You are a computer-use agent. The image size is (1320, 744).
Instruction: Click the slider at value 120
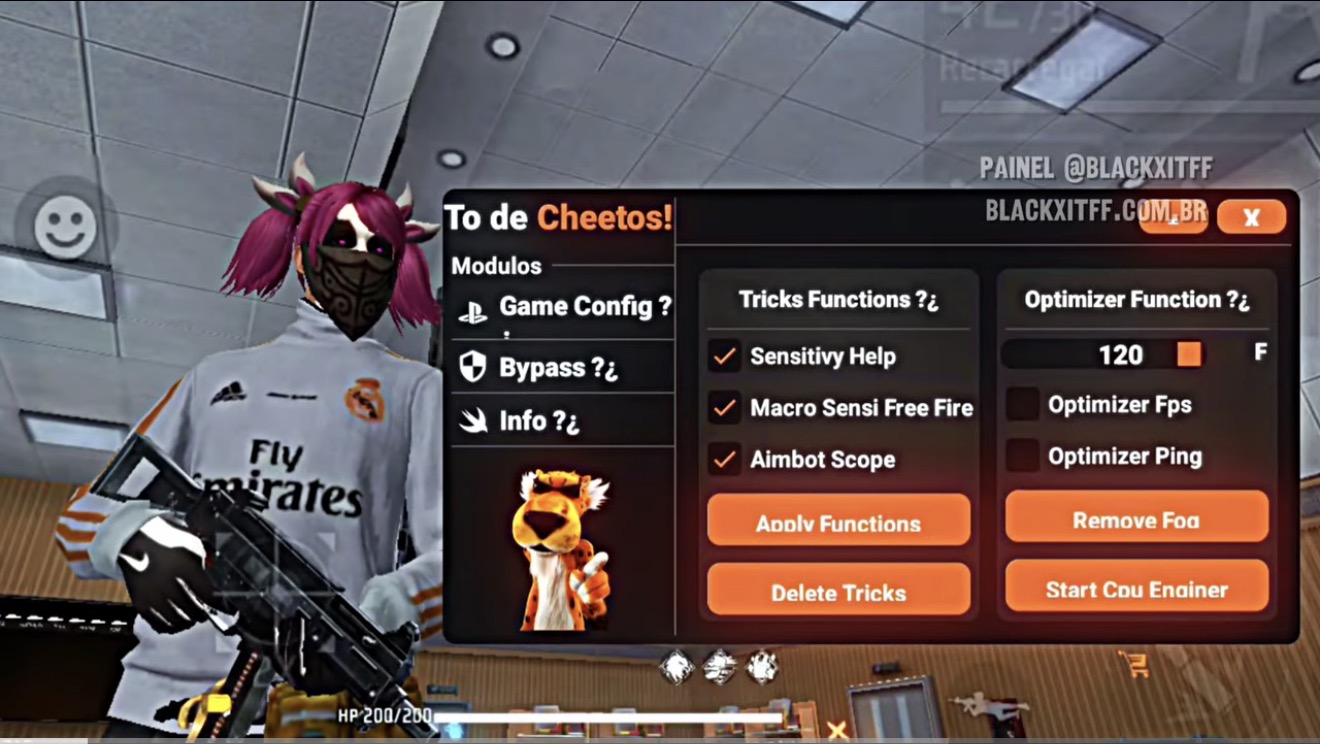pos(1188,354)
